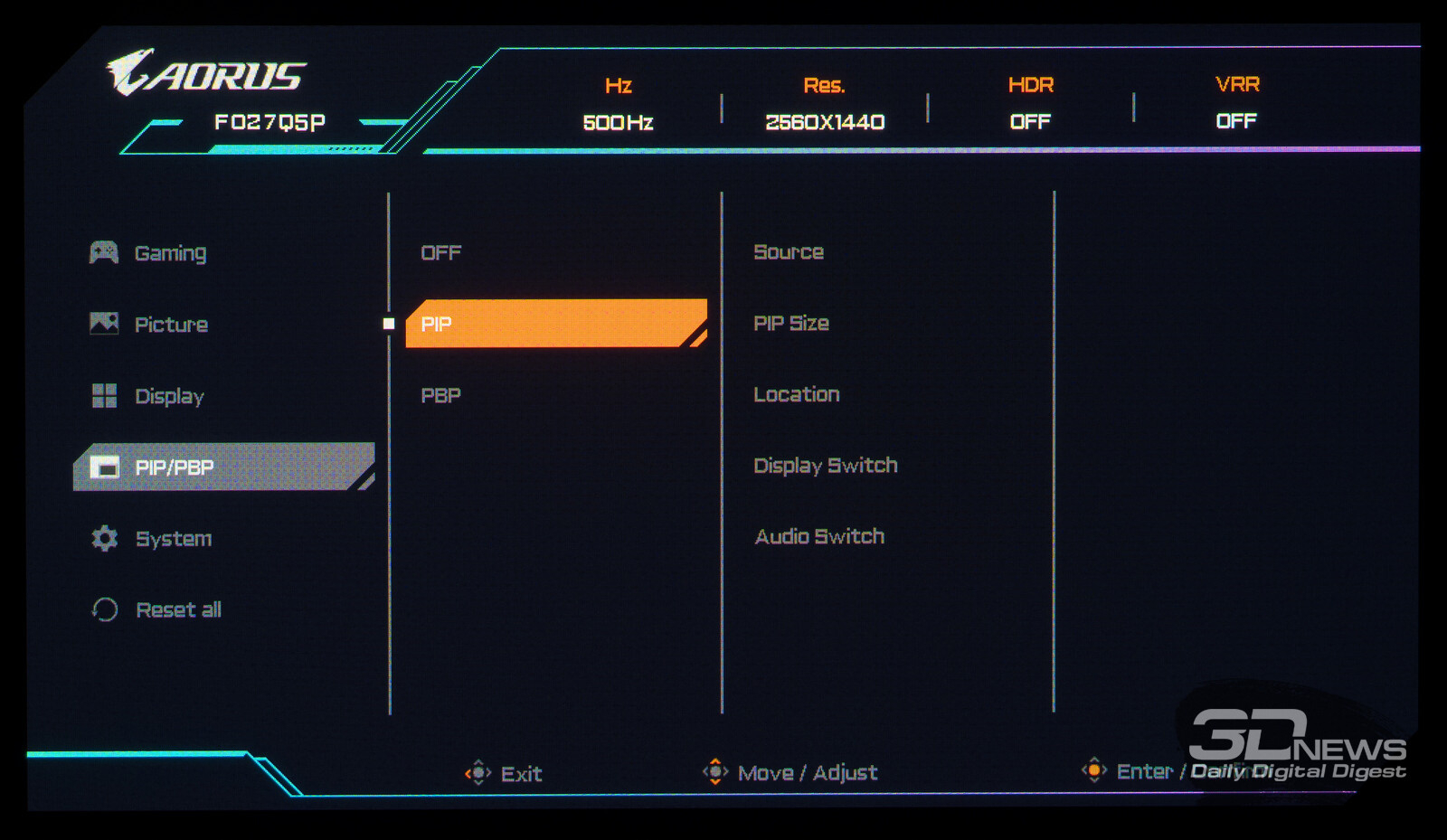Viewport: 1447px width, 840px height.
Task: Choose the Location setting
Action: [797, 394]
